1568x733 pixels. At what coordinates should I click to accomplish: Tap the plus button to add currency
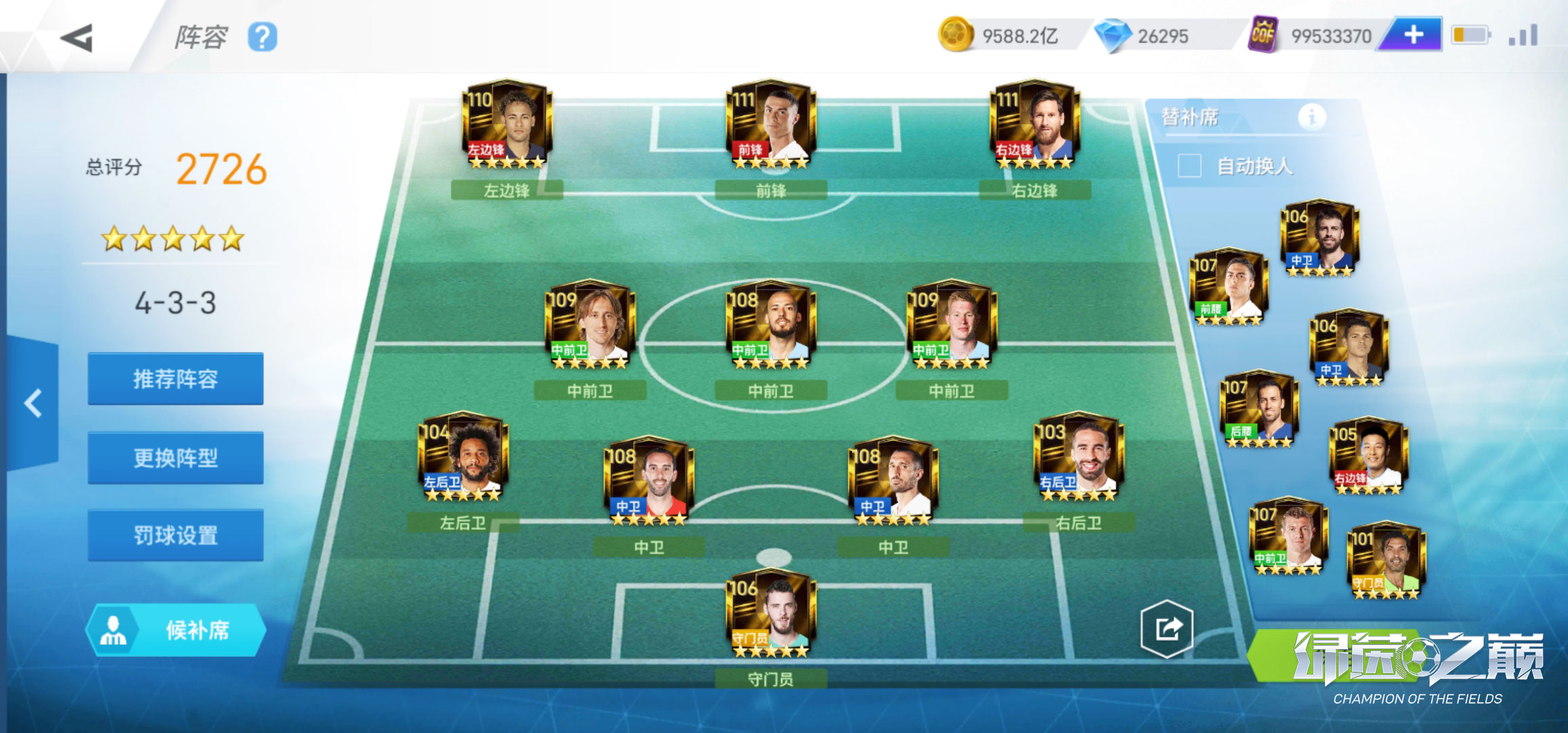coord(1413,35)
